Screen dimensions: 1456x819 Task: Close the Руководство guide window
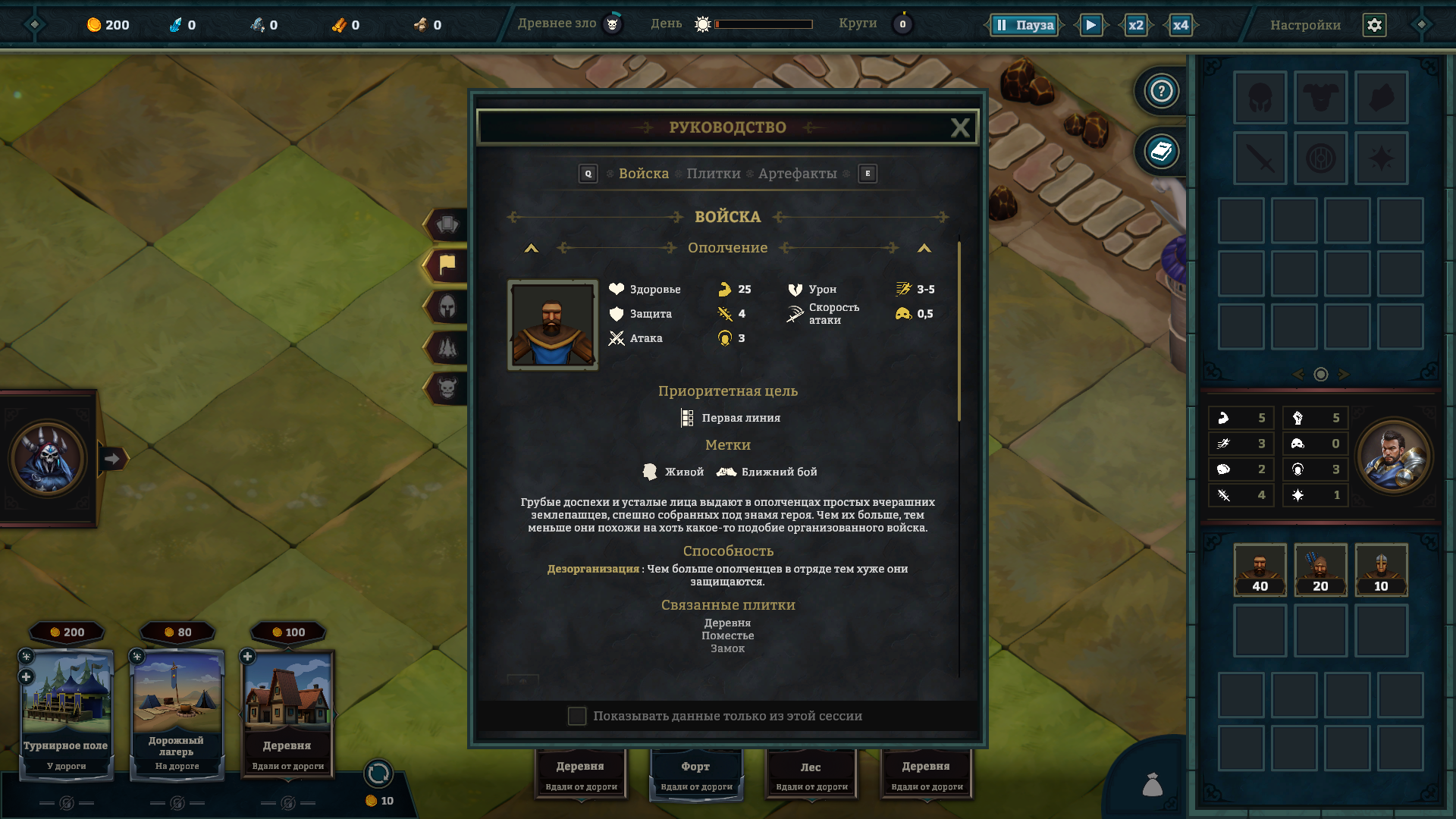[x=959, y=127]
